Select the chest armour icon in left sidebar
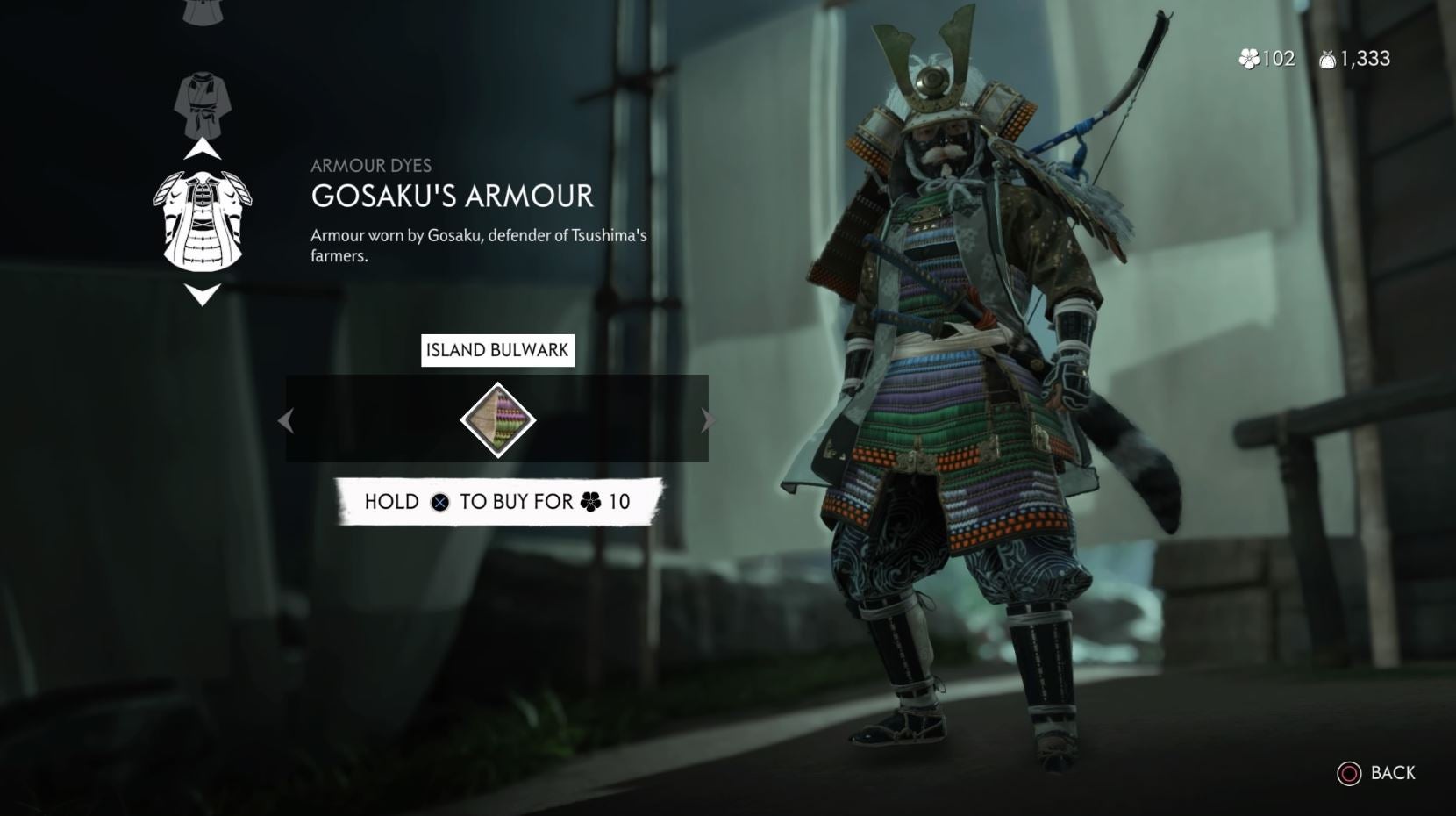This screenshot has width=1456, height=816. tap(203, 219)
